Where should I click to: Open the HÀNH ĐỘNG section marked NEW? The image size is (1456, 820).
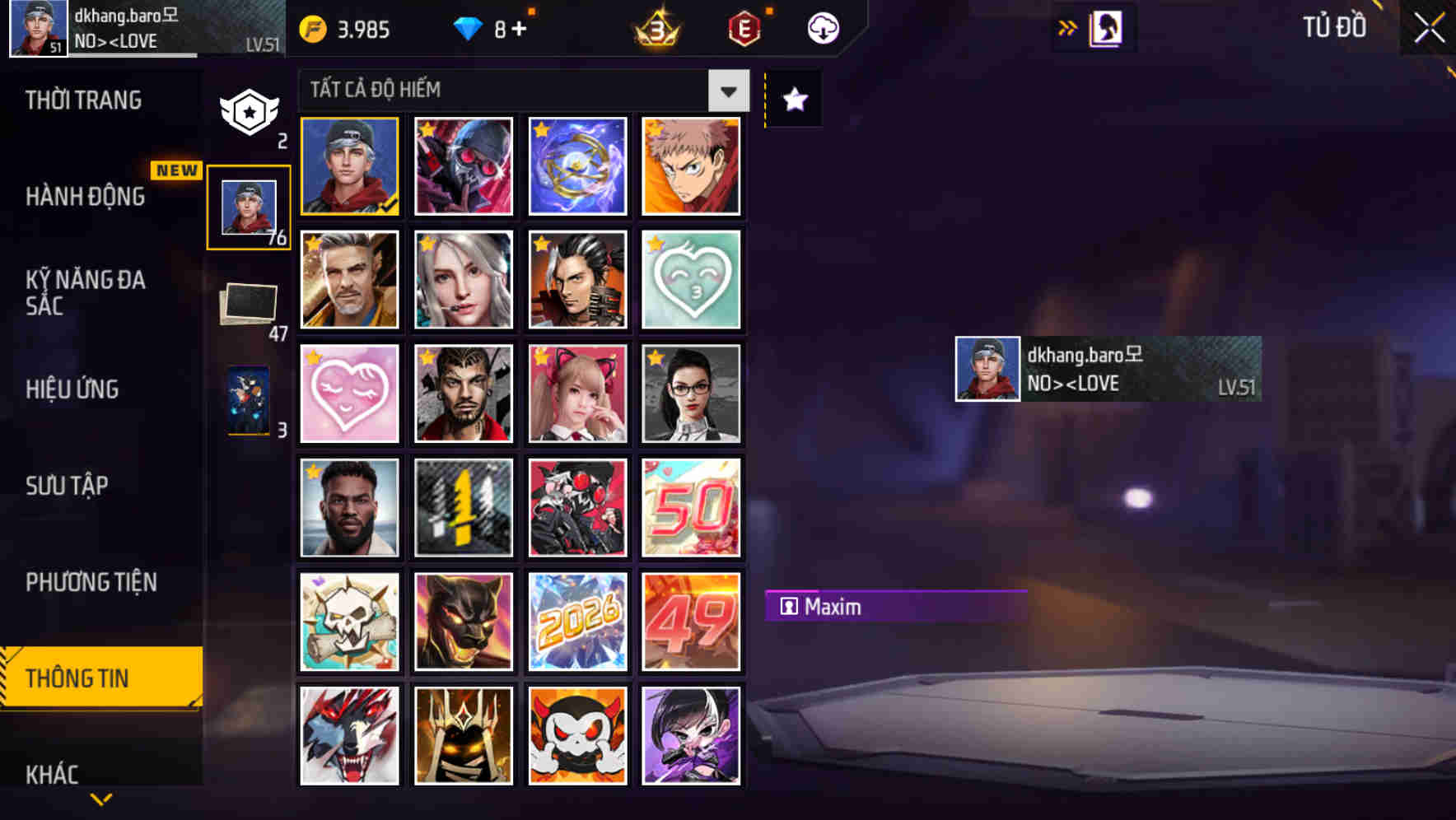86,197
